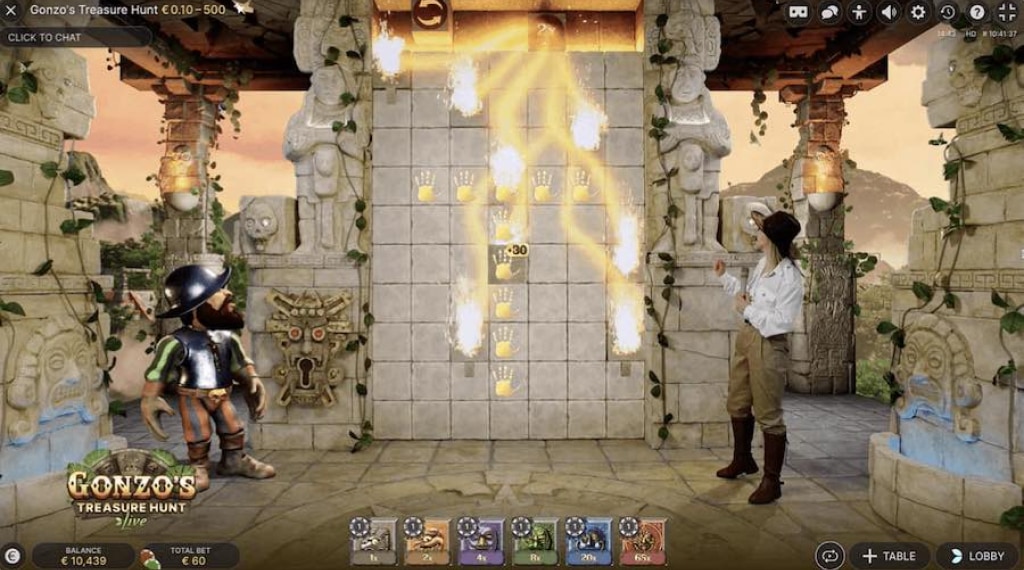The height and width of the screenshot is (570, 1024).
Task: Open the gear Settings menu
Action: 918,13
